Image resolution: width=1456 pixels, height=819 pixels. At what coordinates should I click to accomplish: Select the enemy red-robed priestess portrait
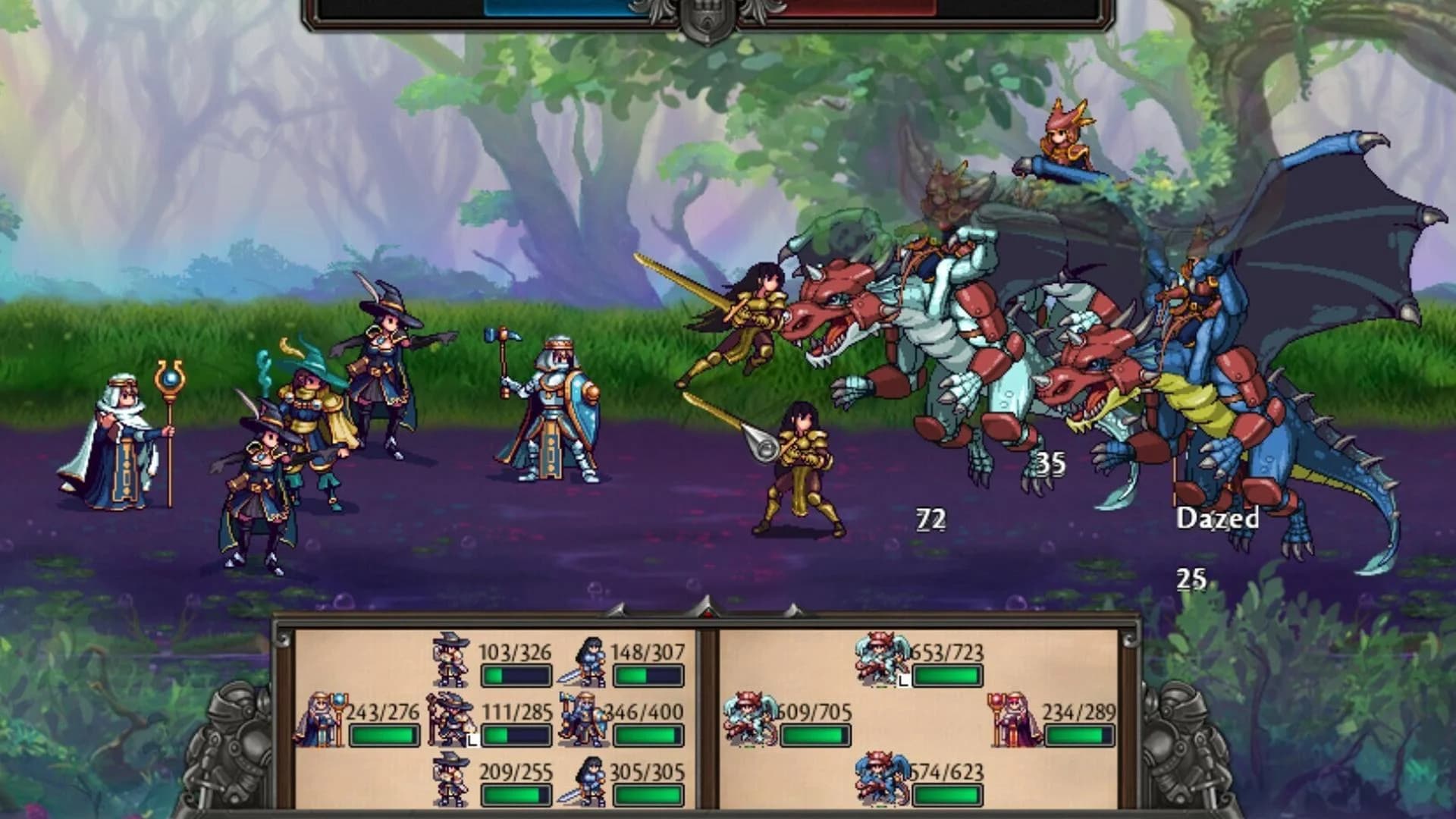coord(1015,718)
